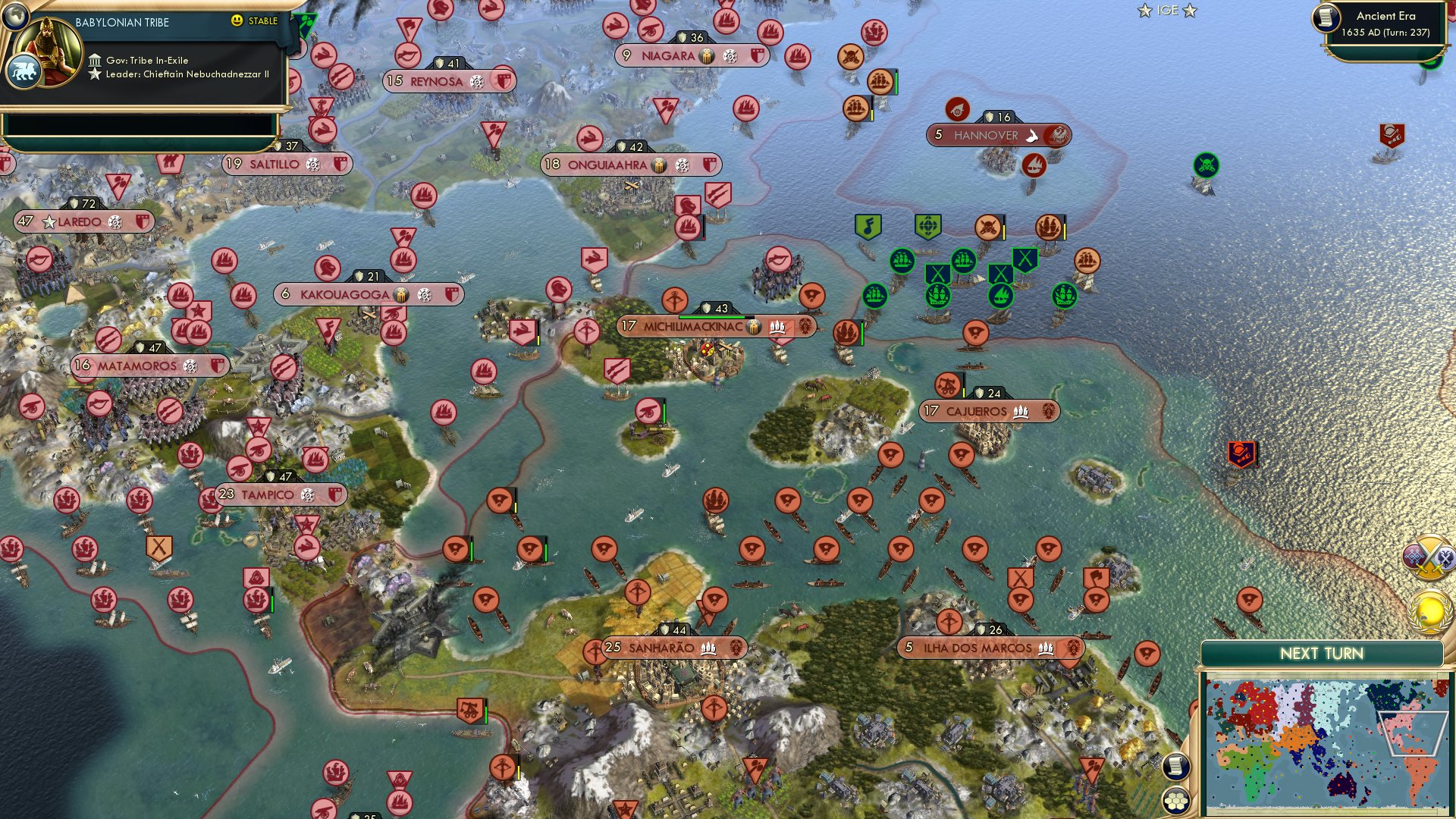
Task: Toggle the hex grid overlay button
Action: click(1175, 801)
